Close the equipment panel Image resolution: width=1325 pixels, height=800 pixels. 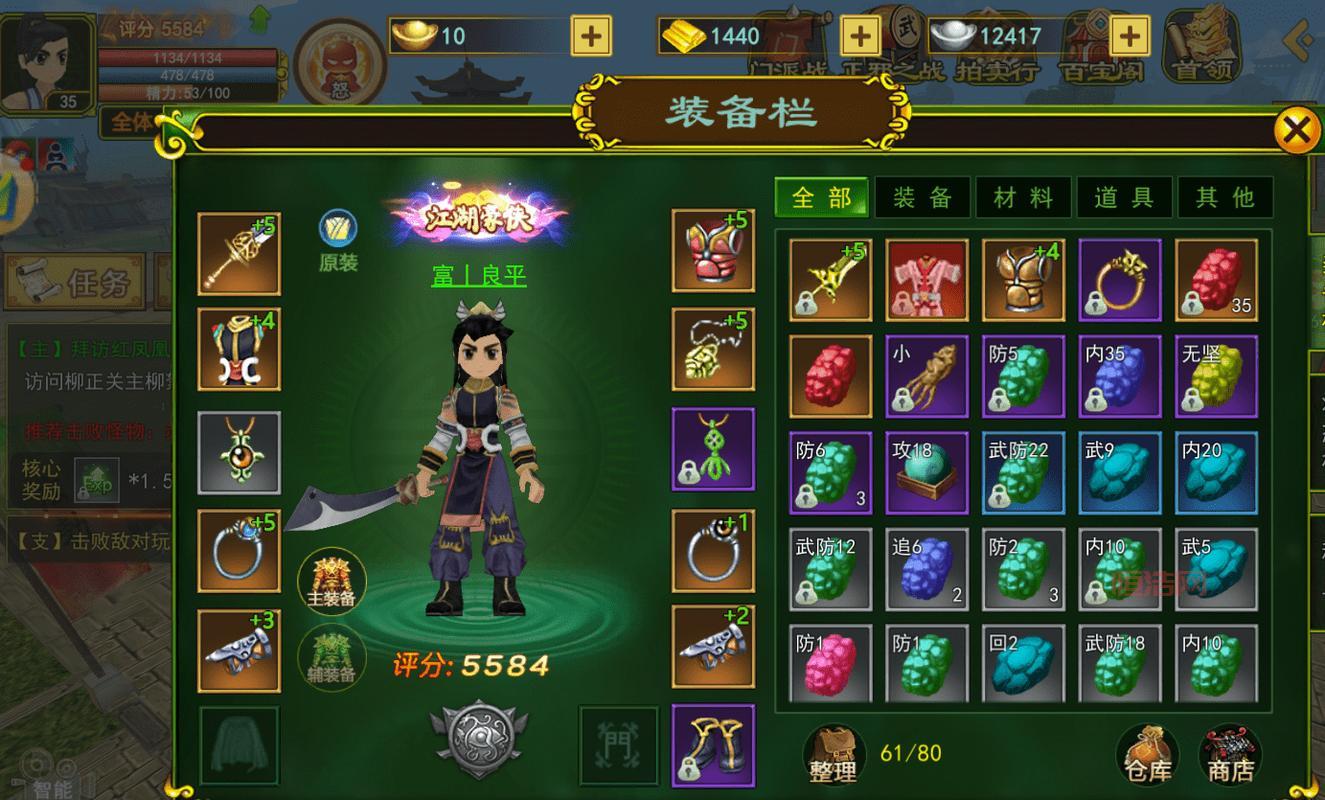click(1295, 131)
